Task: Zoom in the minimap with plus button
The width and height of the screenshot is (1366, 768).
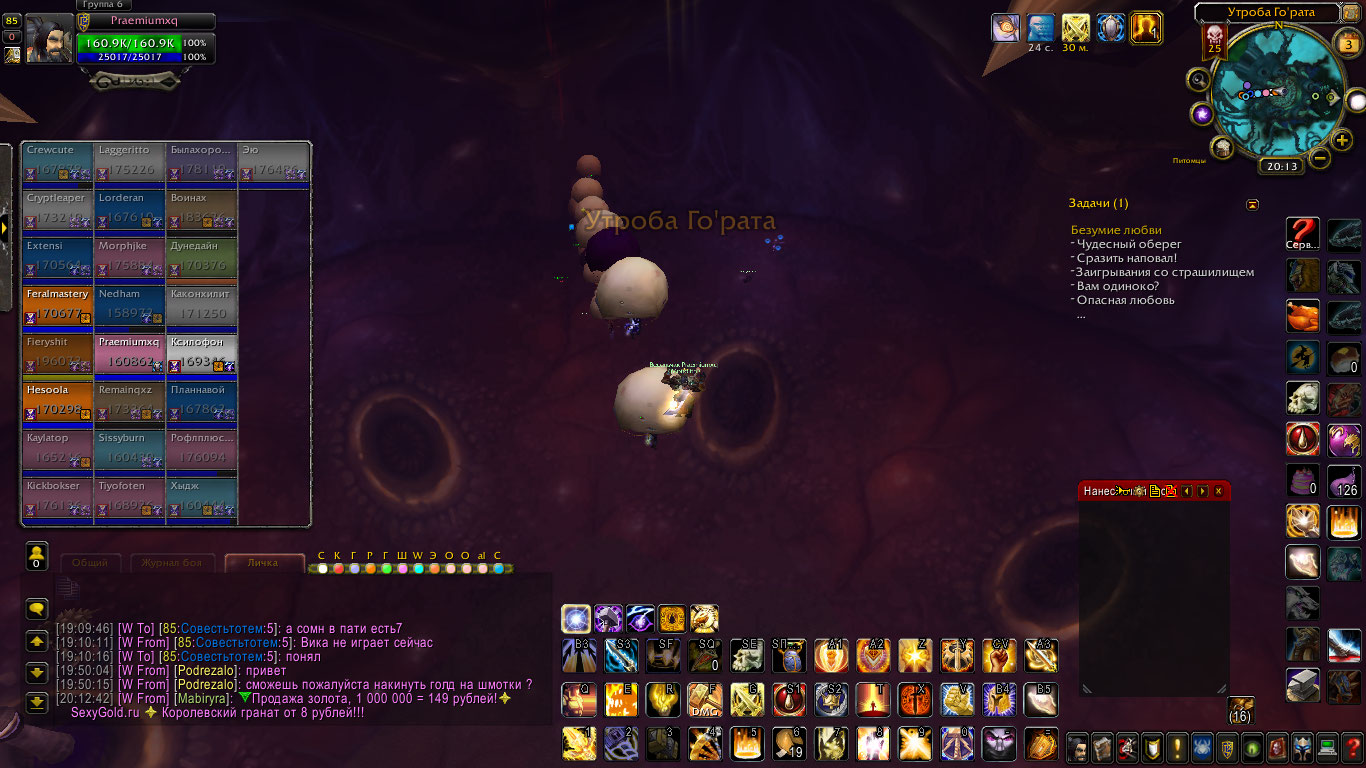Action: (1343, 140)
